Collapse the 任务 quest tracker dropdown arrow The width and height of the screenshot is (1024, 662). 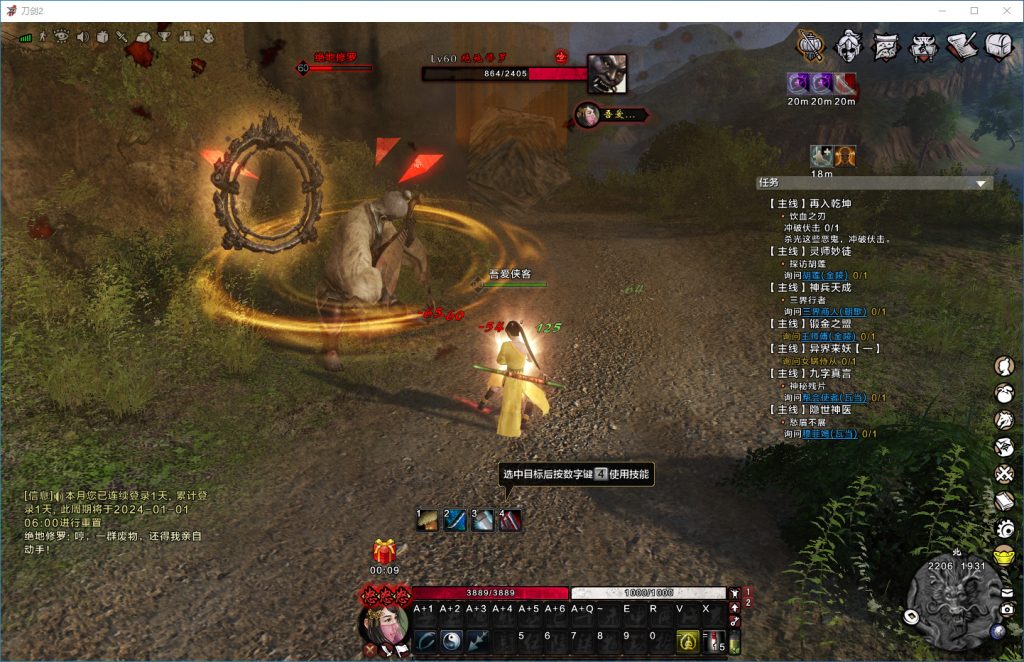(981, 183)
